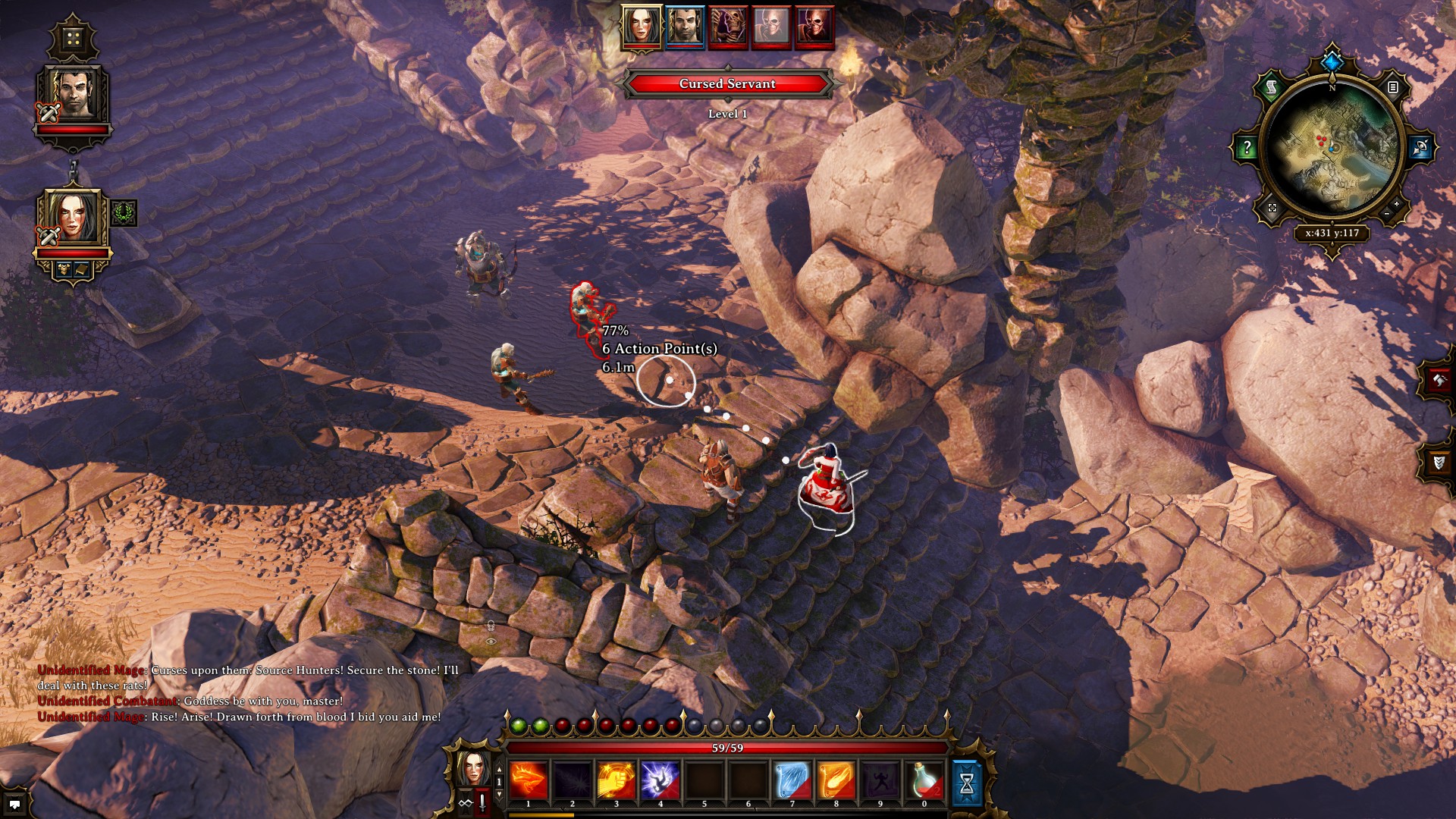Open the equipment armor icon under female portrait
The width and height of the screenshot is (1456, 819).
[x=64, y=269]
